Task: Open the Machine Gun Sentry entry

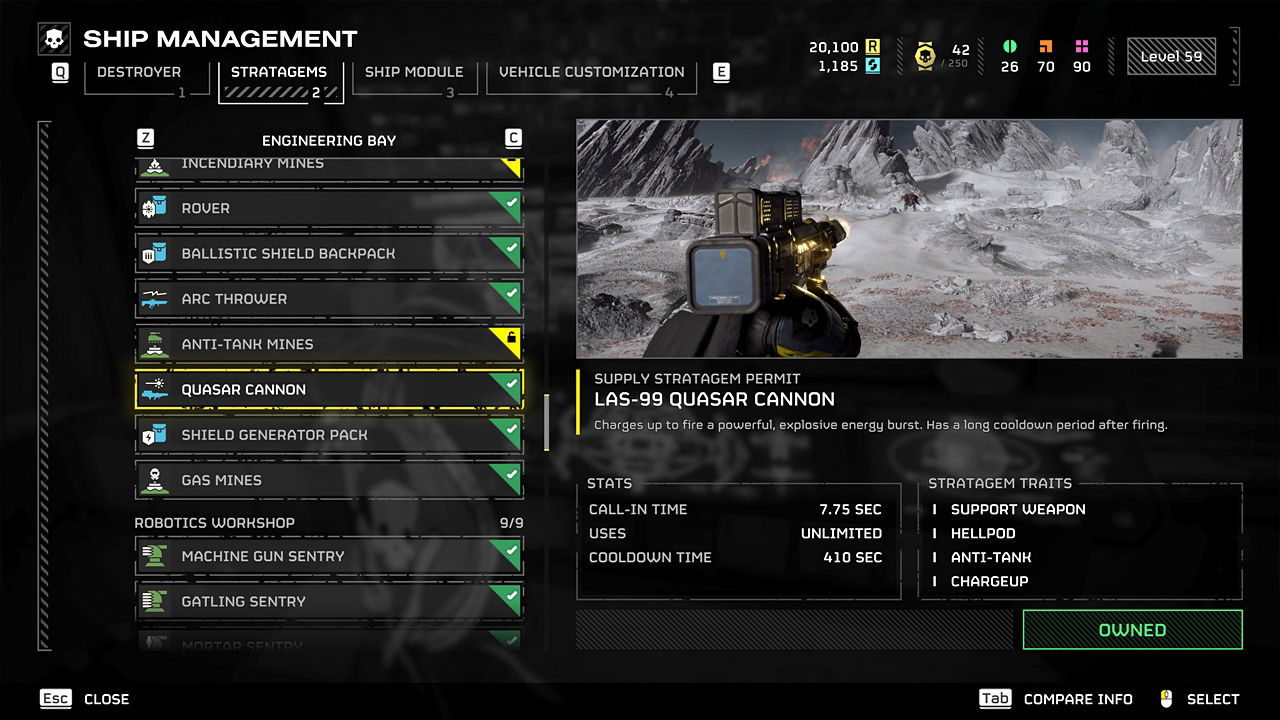Action: 329,556
